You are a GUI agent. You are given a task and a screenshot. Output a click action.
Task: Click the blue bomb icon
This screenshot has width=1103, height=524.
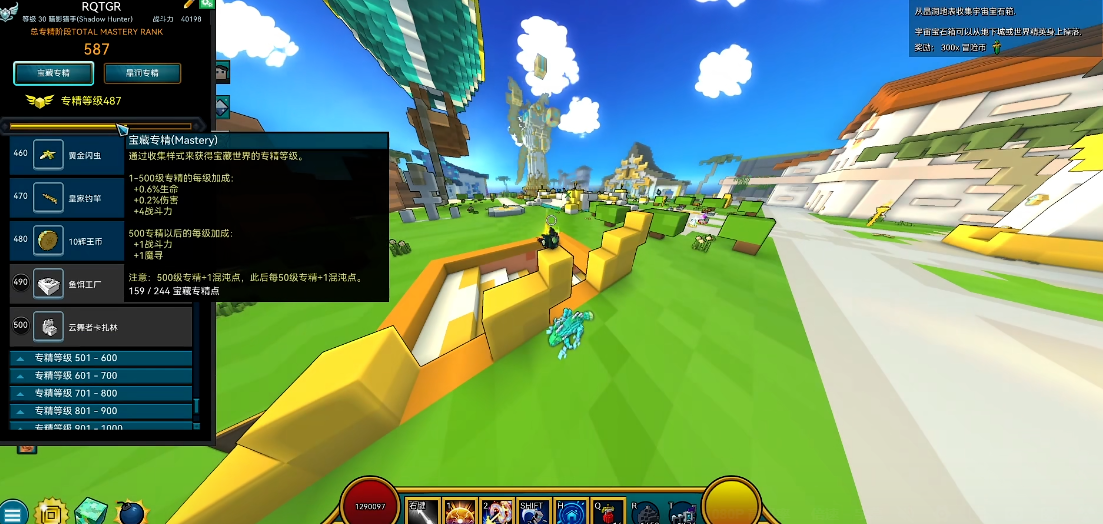click(x=130, y=512)
